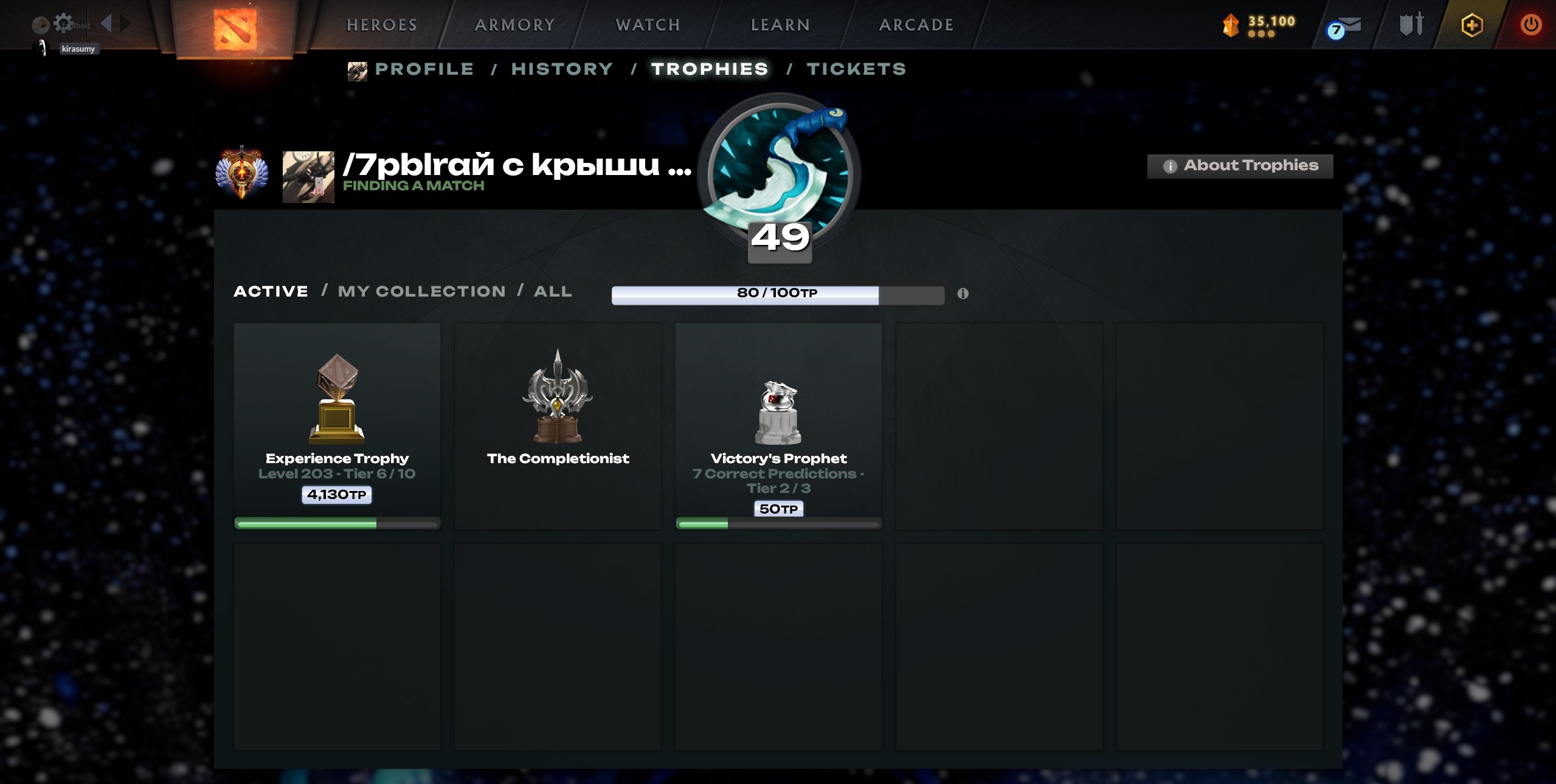Open the settings gear

pyautogui.click(x=63, y=21)
